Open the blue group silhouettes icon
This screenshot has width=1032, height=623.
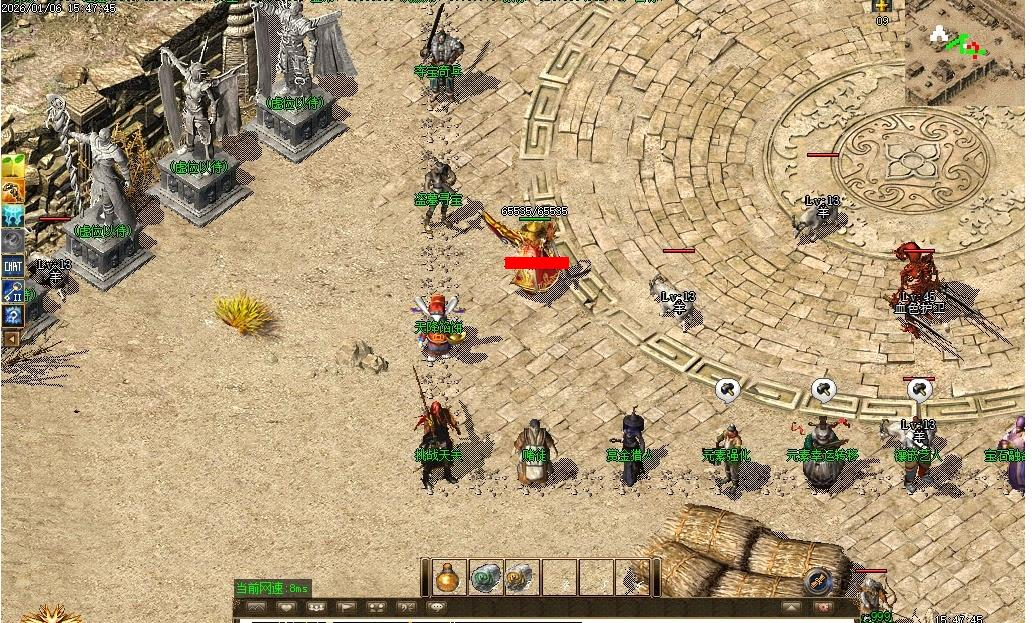(x=12, y=216)
